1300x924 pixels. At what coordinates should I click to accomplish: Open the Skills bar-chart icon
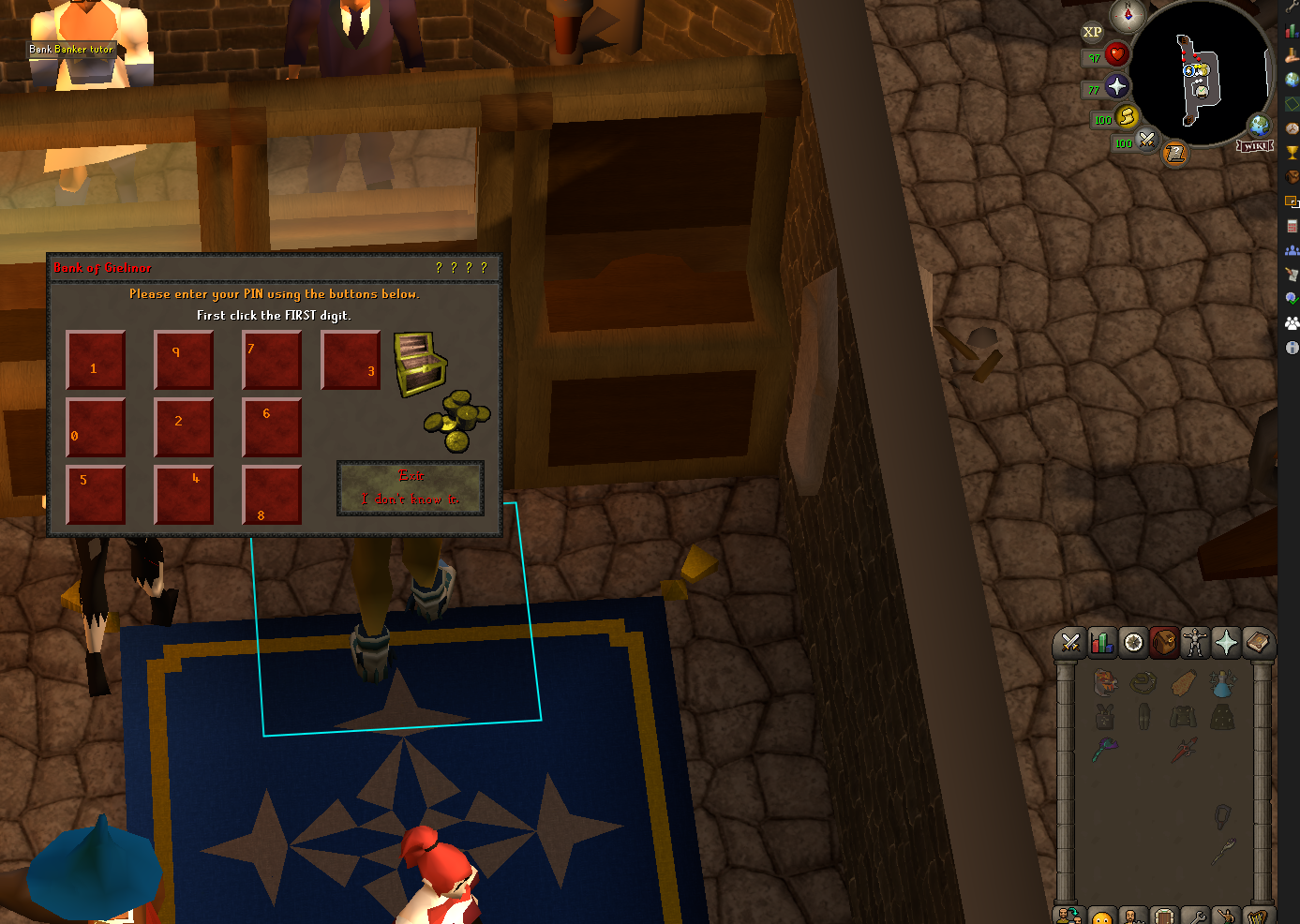pos(1102,643)
